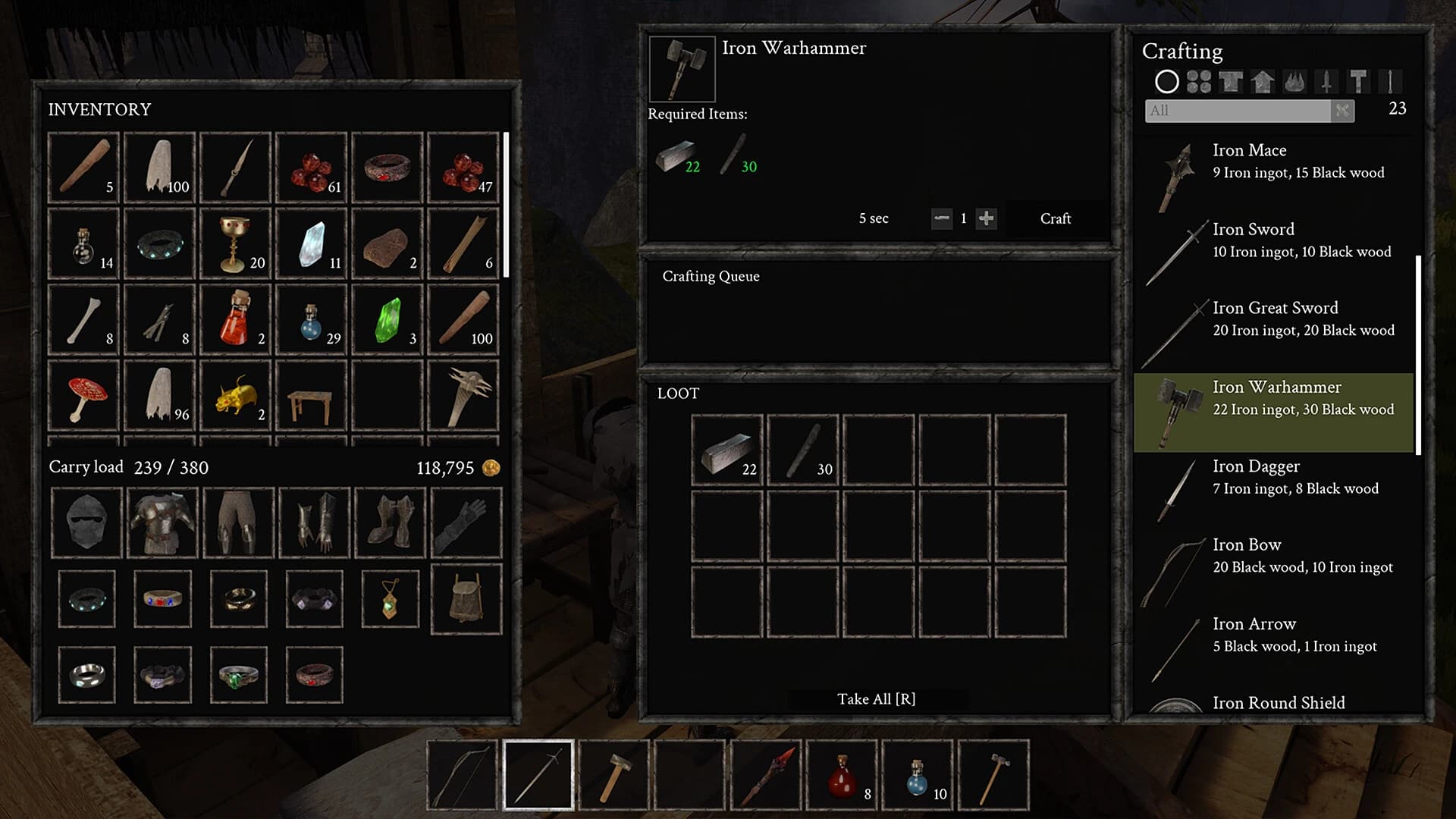Image resolution: width=1456 pixels, height=819 pixels.
Task: Select the circle filter in Crafting panel
Action: click(1167, 81)
